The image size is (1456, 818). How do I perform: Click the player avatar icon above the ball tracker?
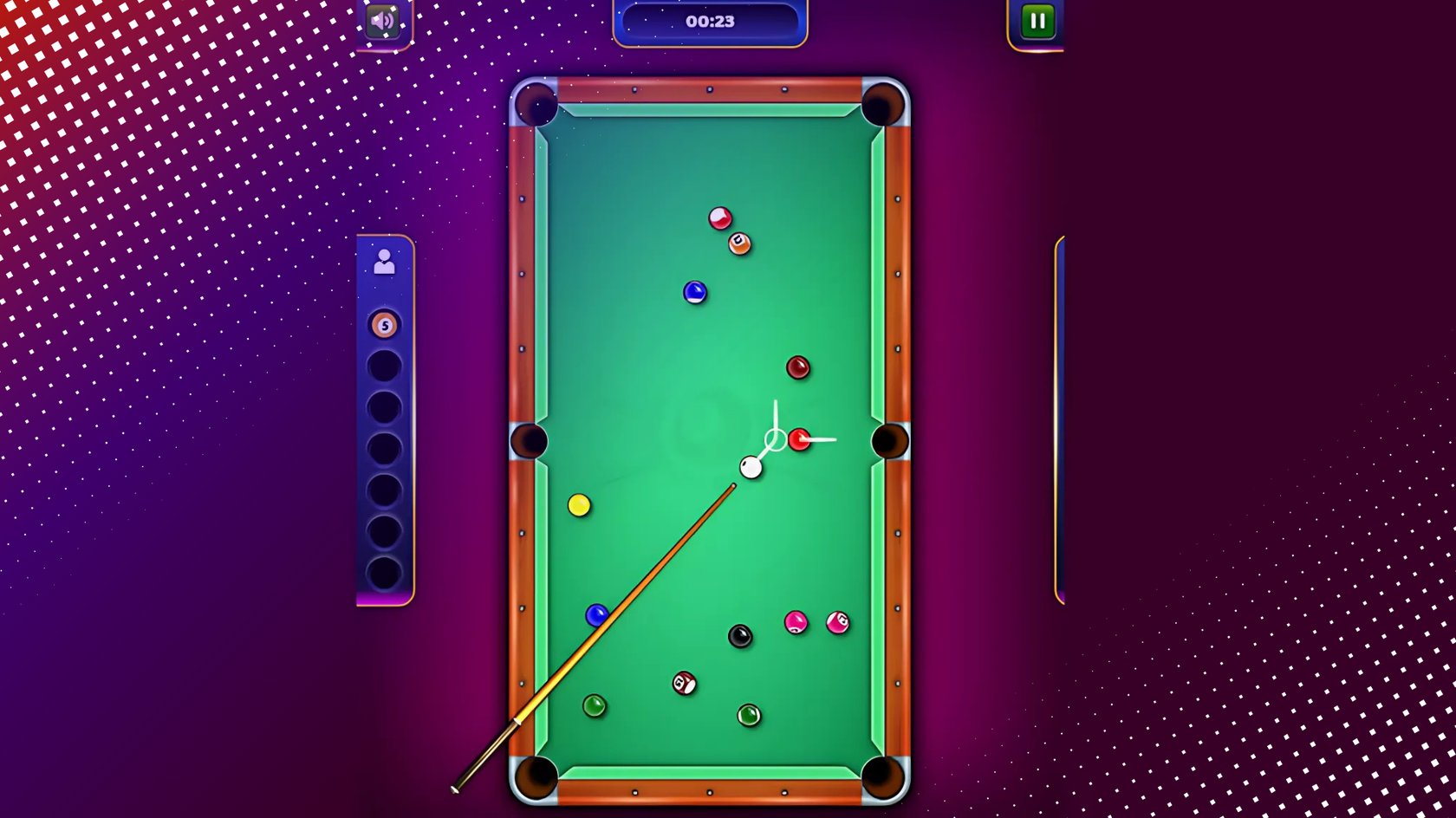384,261
